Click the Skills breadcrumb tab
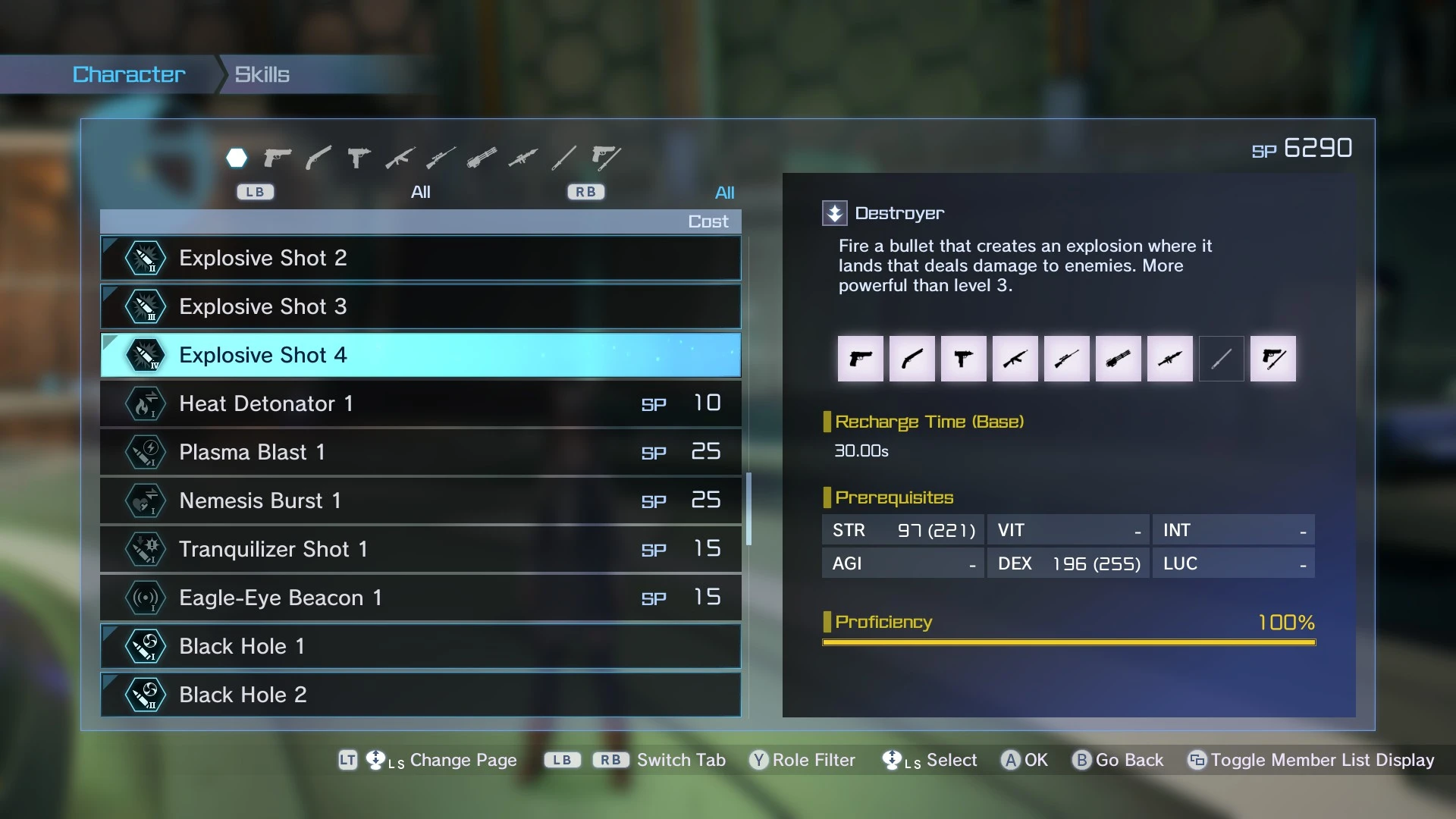Screen dimensions: 1456x819 click(x=262, y=74)
